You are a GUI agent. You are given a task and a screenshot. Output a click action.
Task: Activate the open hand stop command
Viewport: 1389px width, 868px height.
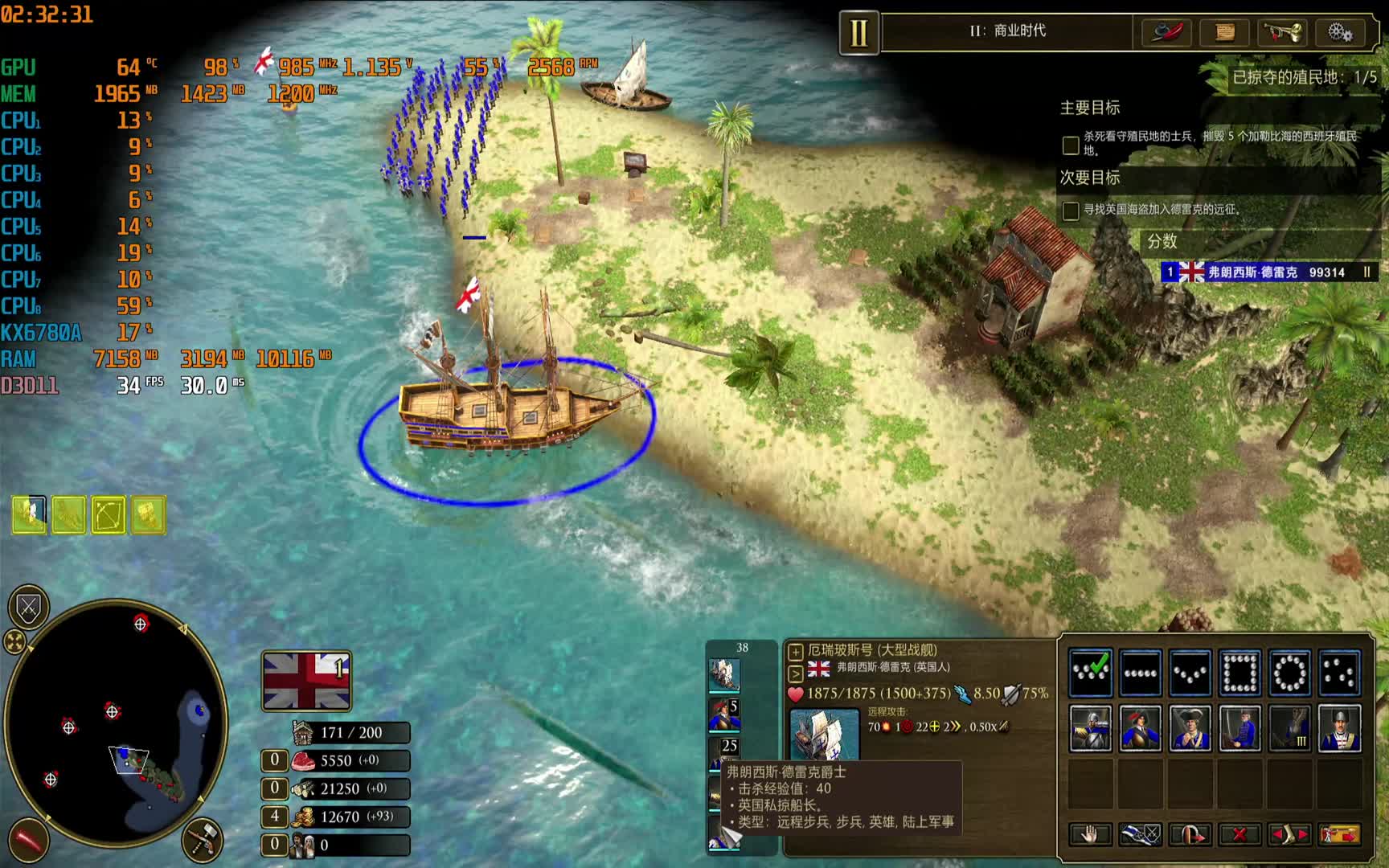click(x=1090, y=834)
